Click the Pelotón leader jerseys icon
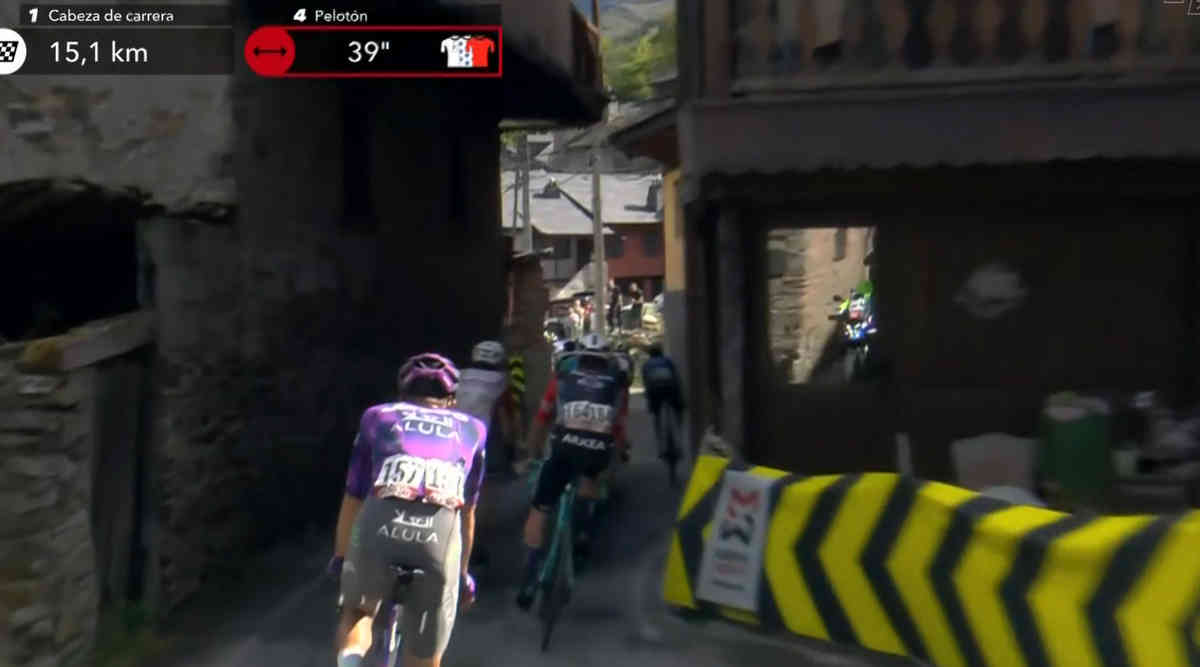The width and height of the screenshot is (1200, 667). (467, 52)
